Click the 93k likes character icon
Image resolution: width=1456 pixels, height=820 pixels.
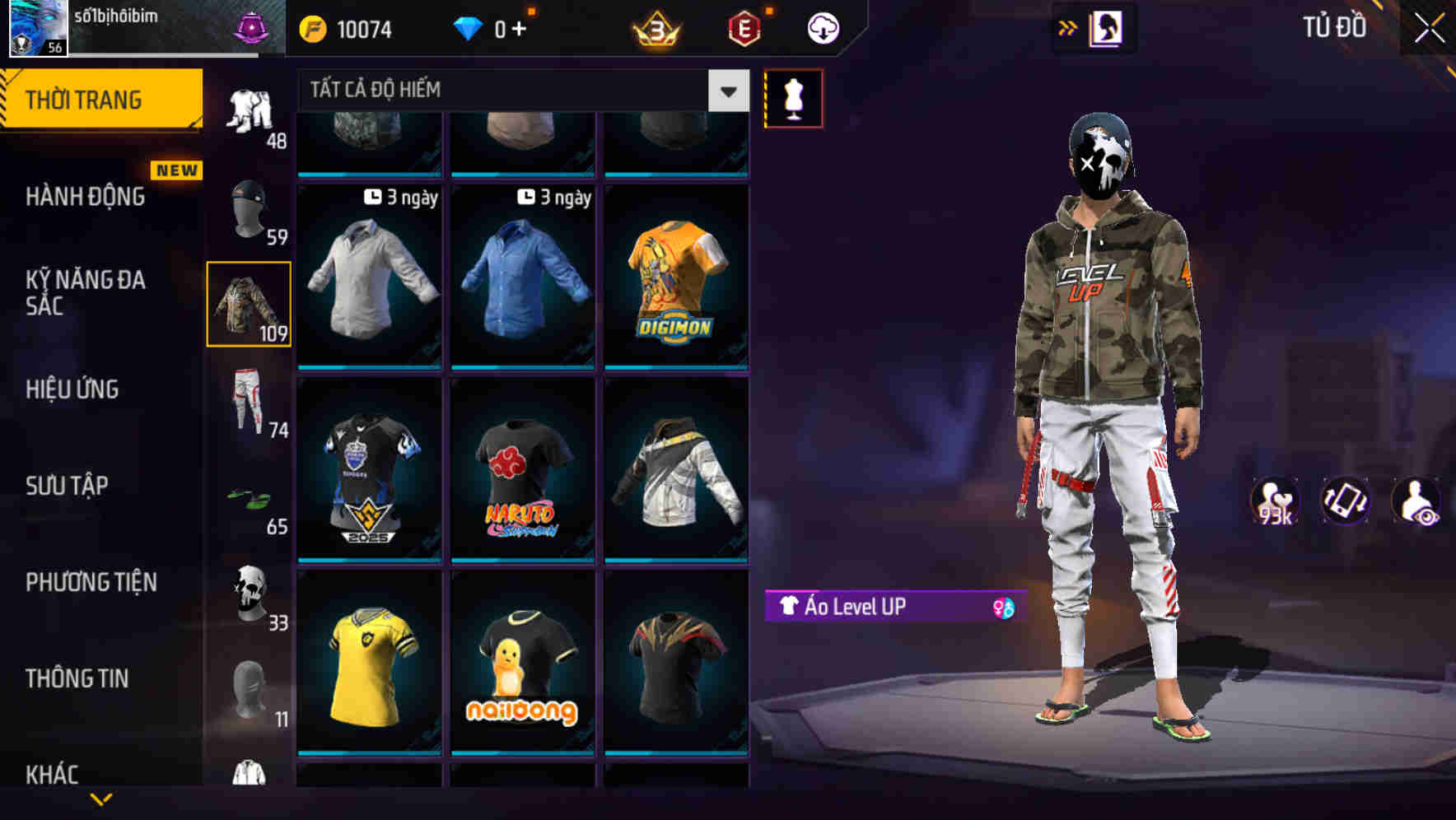point(1273,502)
